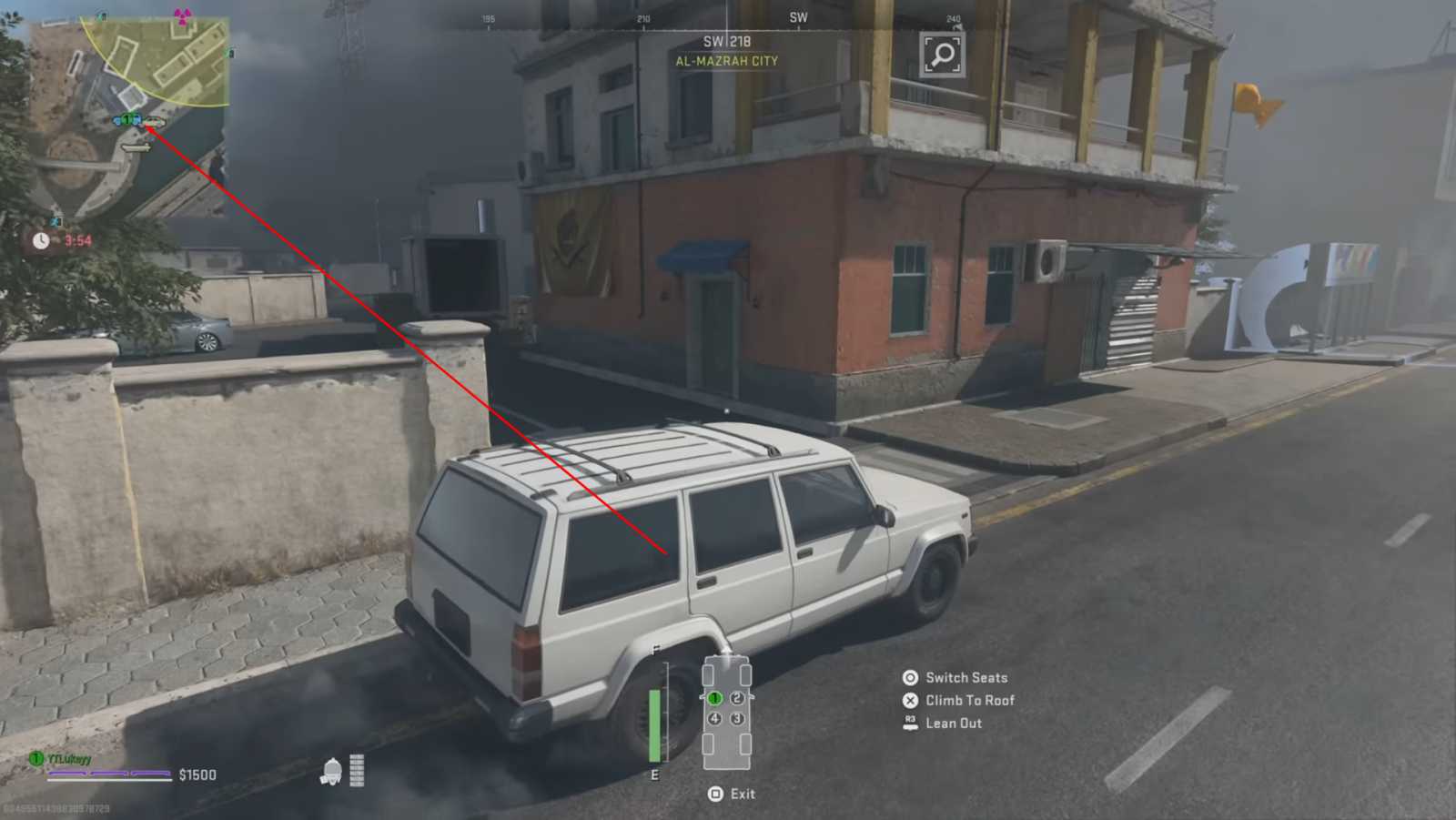
Task: Click the square button icon beside Exit
Action: pos(715,794)
